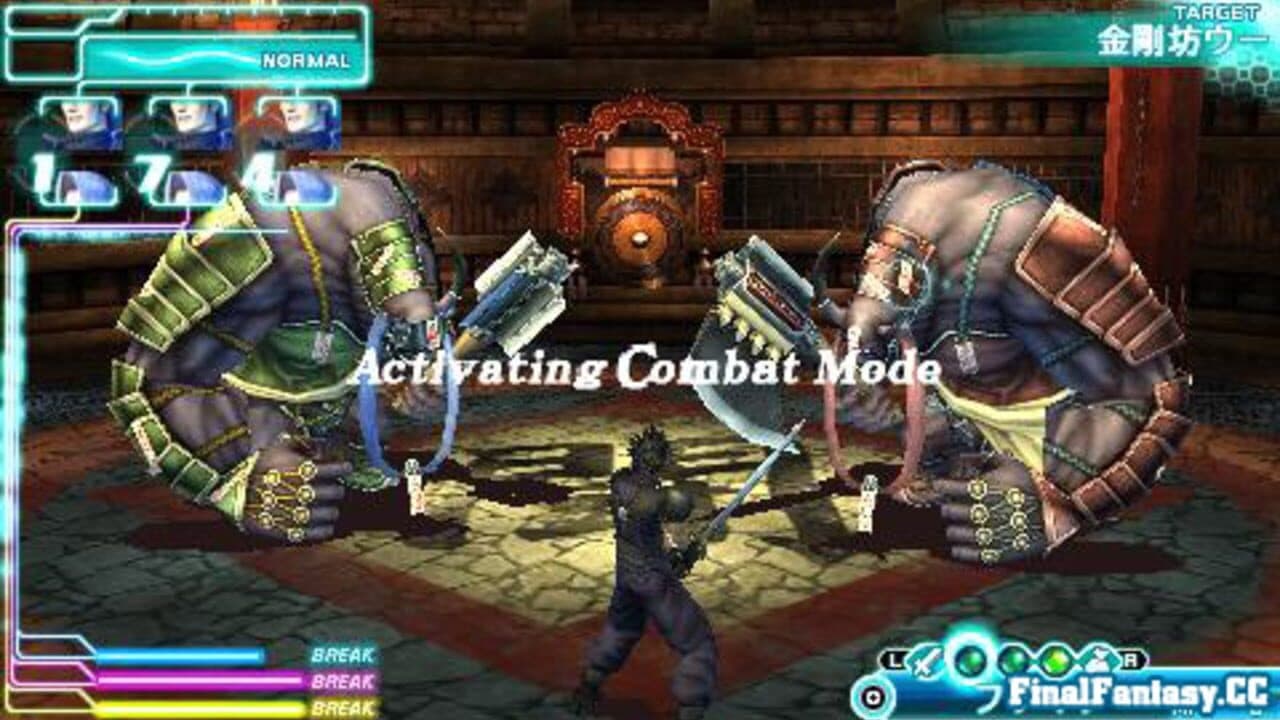This screenshot has height=720, width=1280.
Task: Select the bright green materia orb
Action: pos(1055,660)
